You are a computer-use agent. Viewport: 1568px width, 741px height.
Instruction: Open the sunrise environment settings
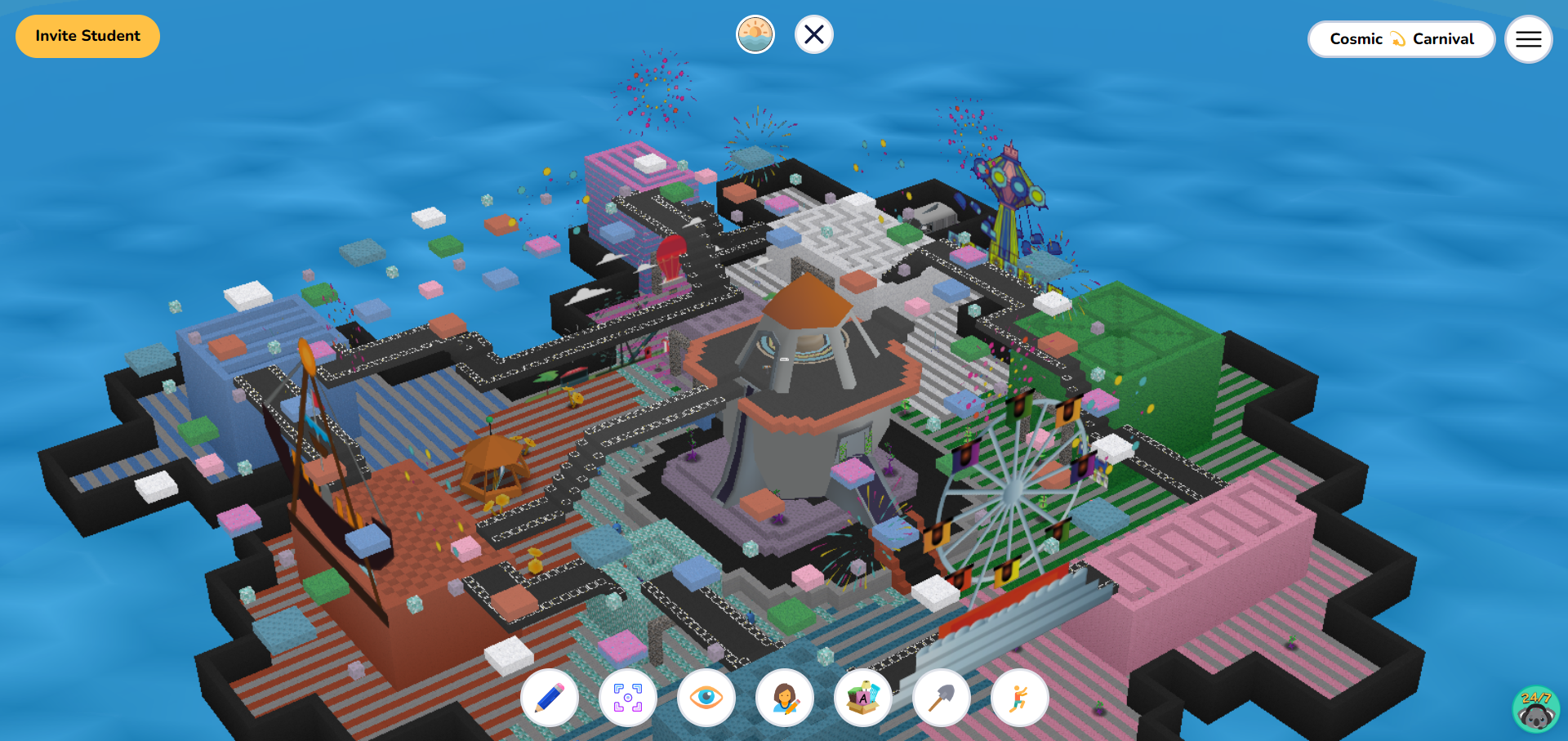(x=755, y=34)
